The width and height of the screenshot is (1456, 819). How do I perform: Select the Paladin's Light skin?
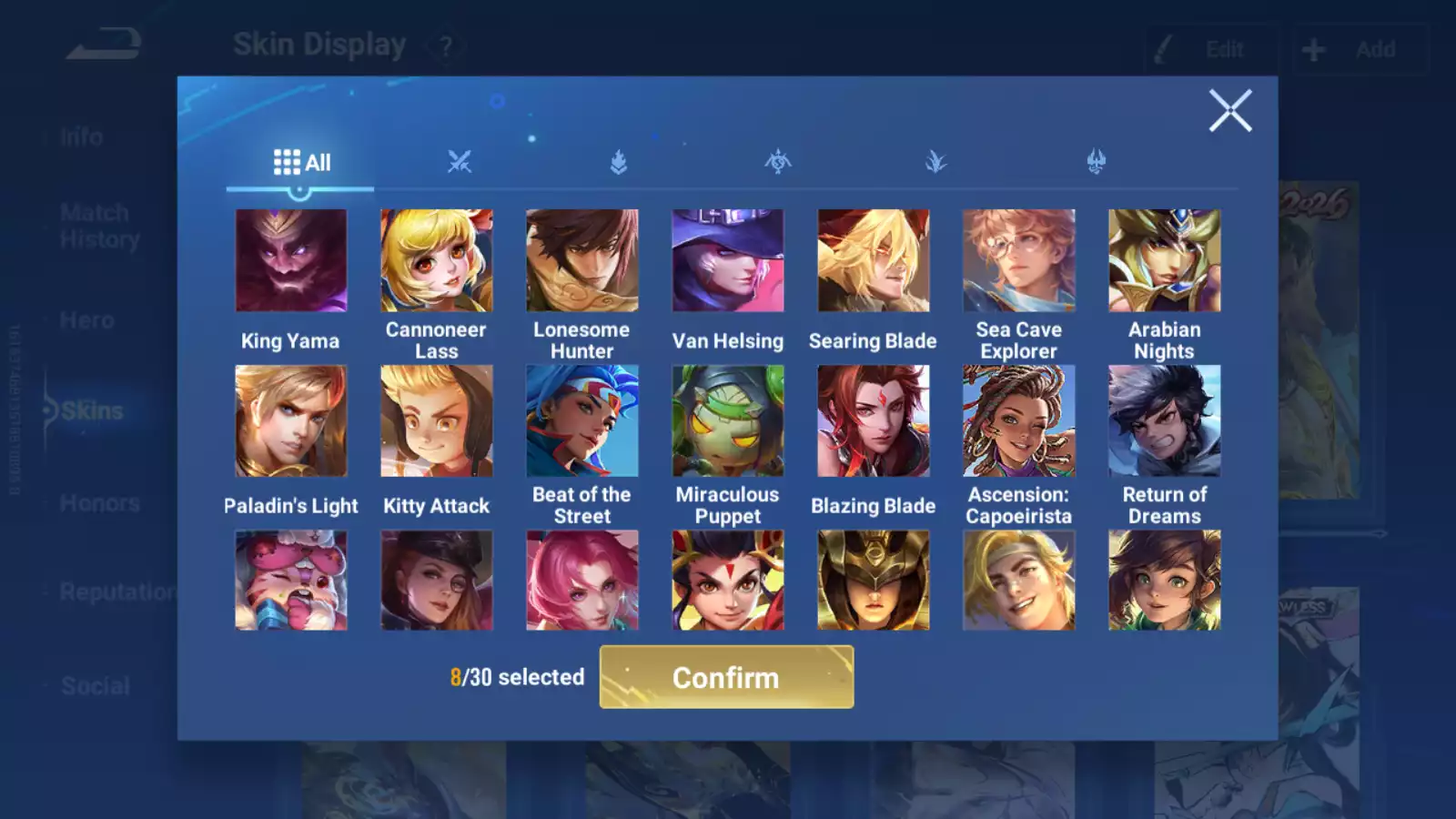pos(291,421)
